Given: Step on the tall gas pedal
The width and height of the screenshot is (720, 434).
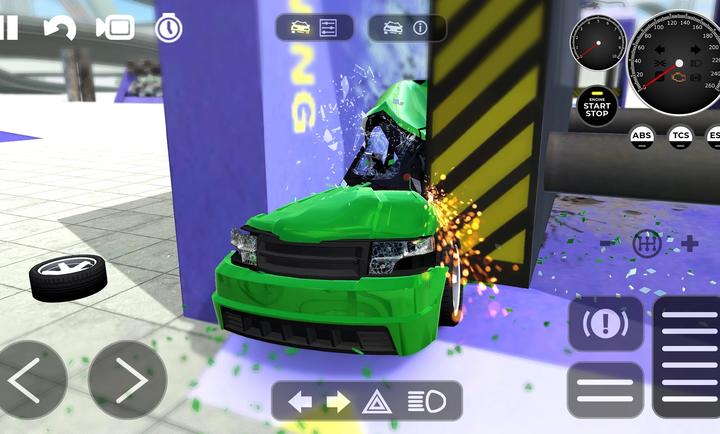Looking at the screenshot, I should pyautogui.click(x=688, y=355).
